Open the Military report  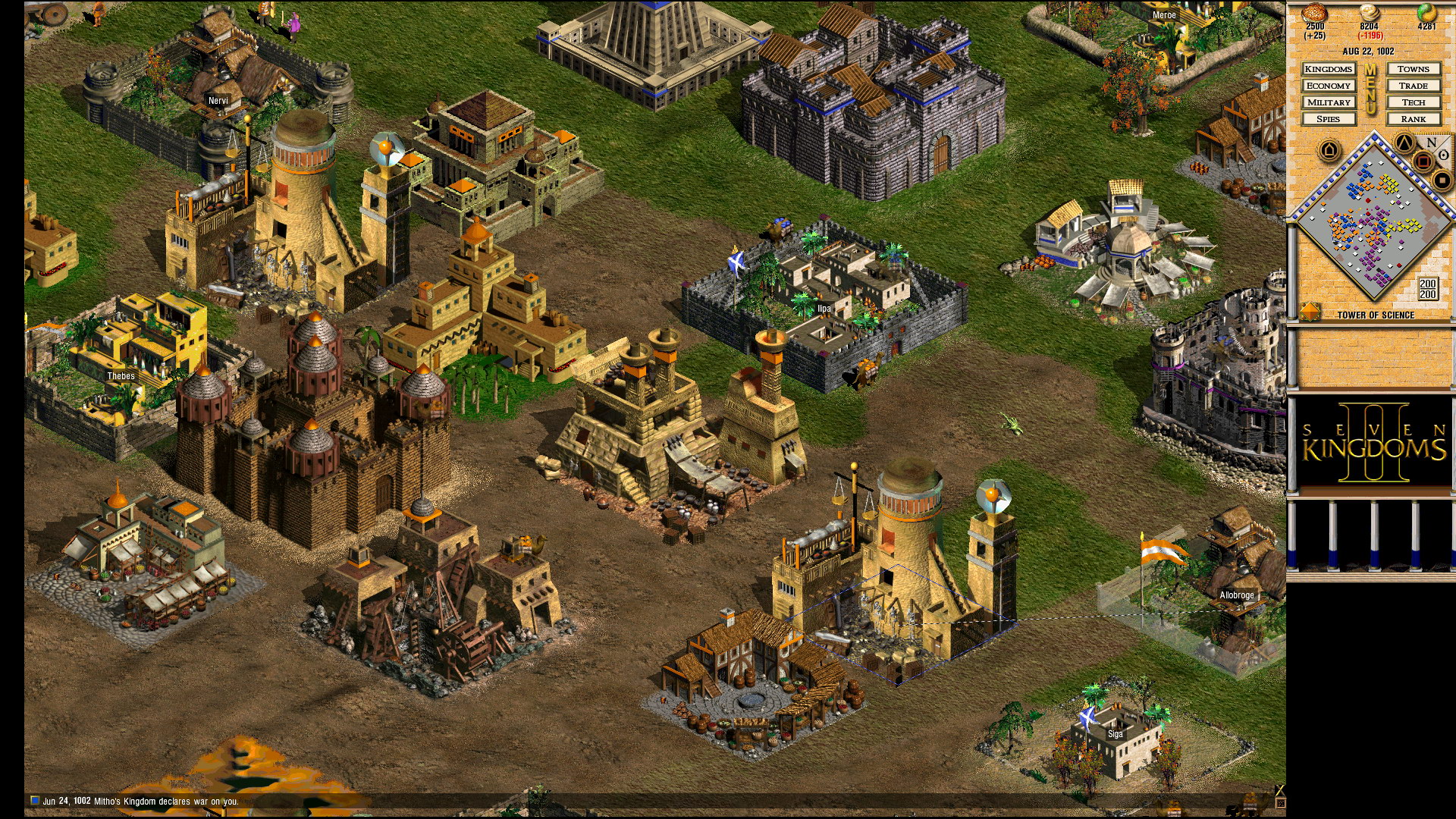[x=1329, y=102]
